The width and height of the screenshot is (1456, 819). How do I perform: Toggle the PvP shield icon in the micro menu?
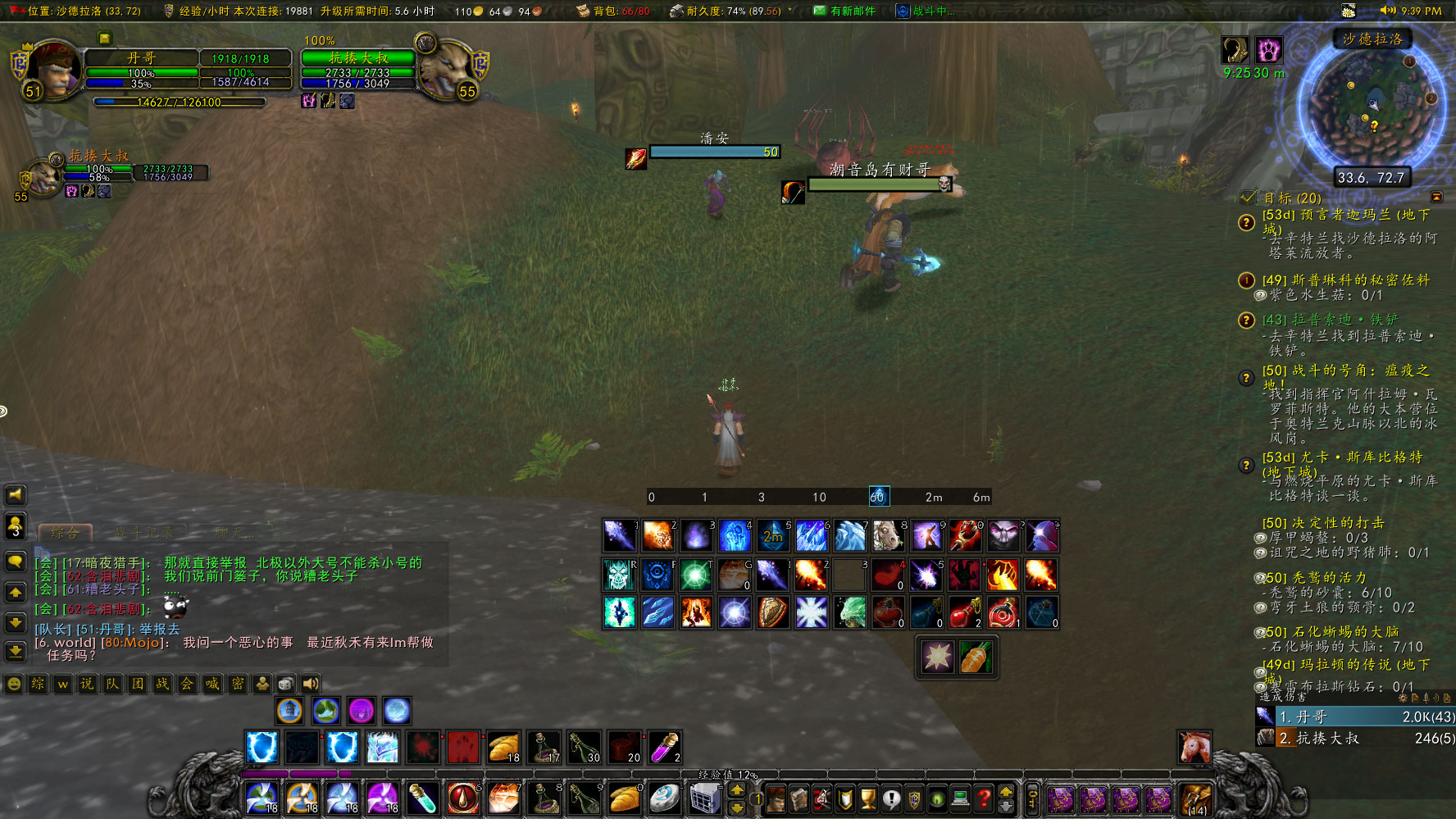[844, 799]
